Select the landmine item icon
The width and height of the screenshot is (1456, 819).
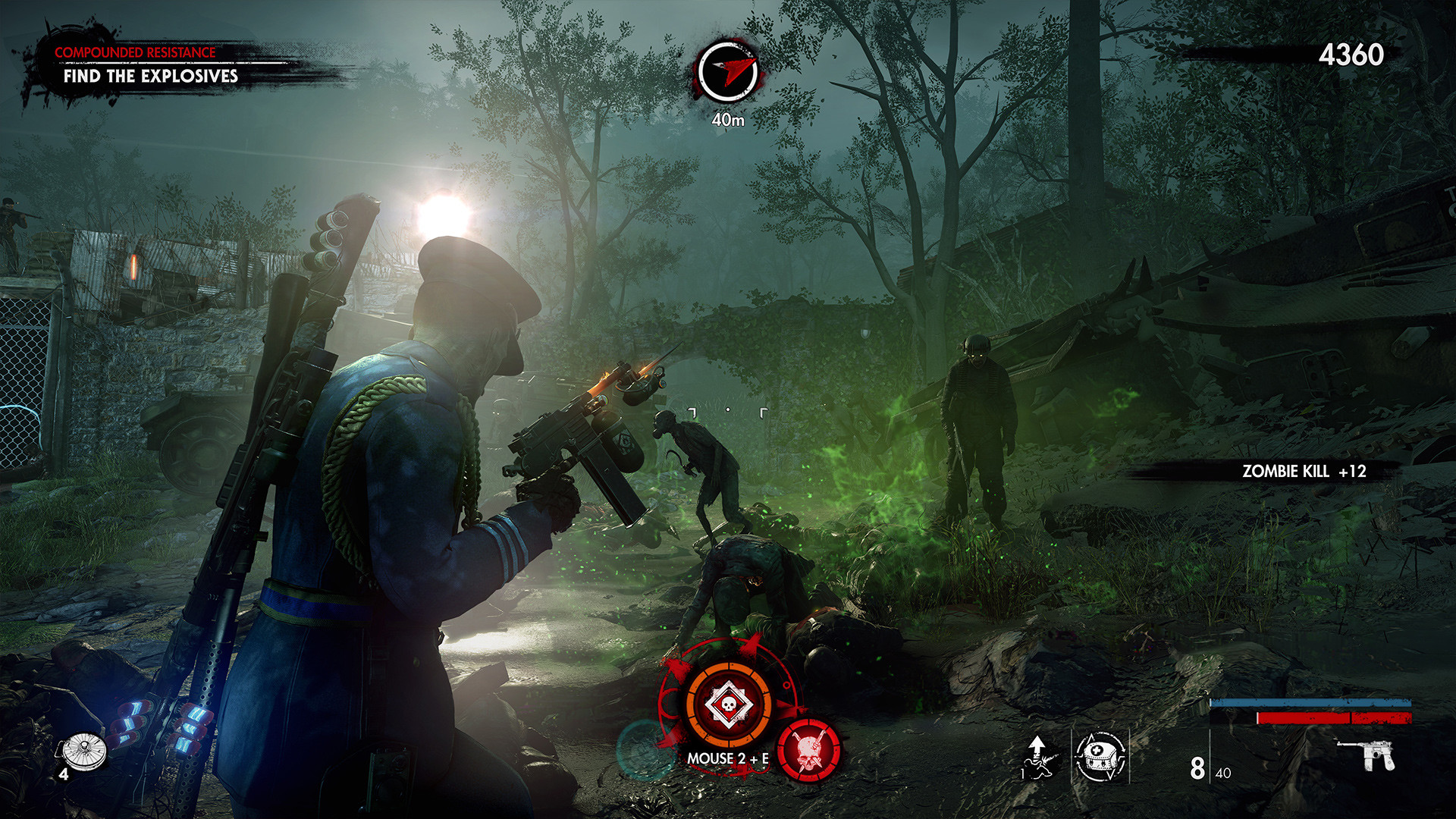click(x=84, y=751)
